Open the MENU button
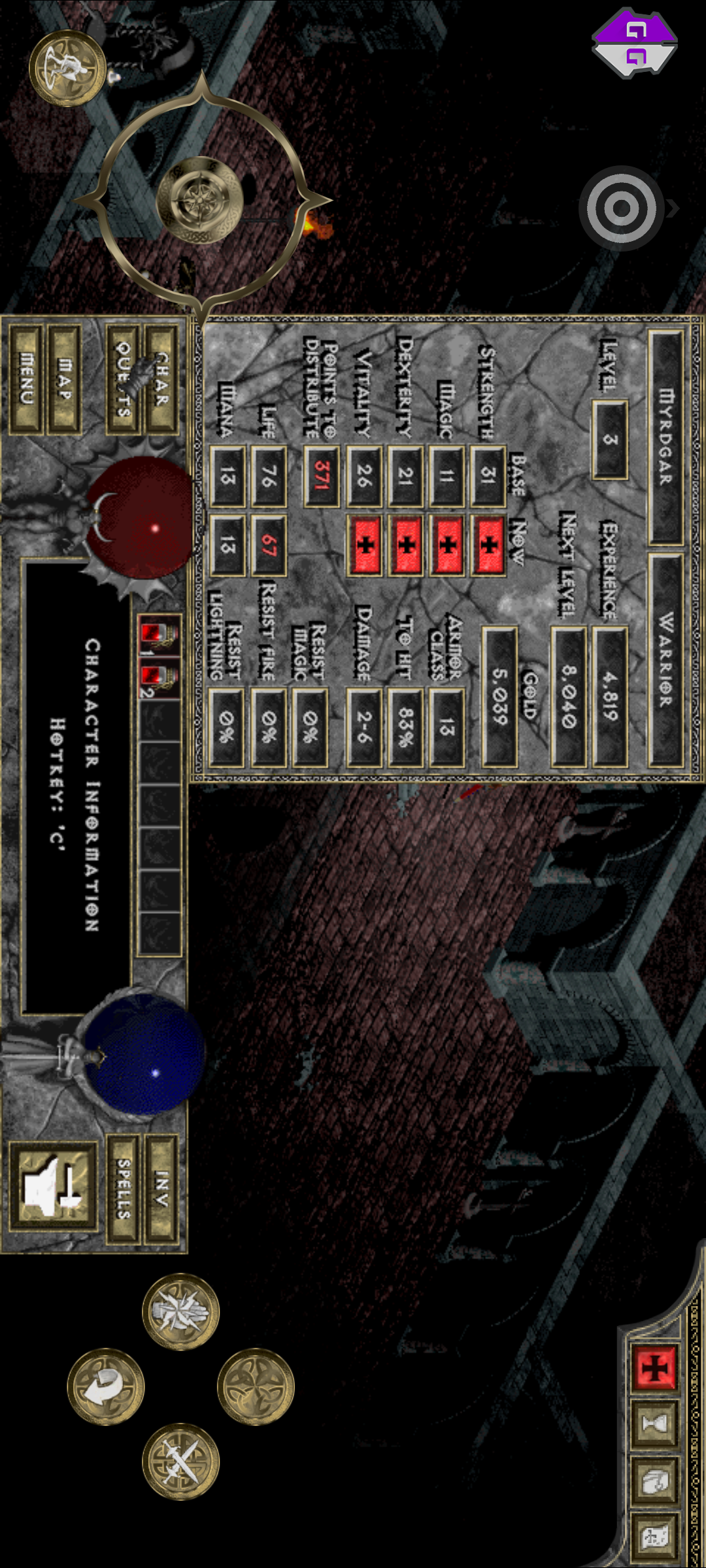706x1568 pixels. pyautogui.click(x=26, y=380)
